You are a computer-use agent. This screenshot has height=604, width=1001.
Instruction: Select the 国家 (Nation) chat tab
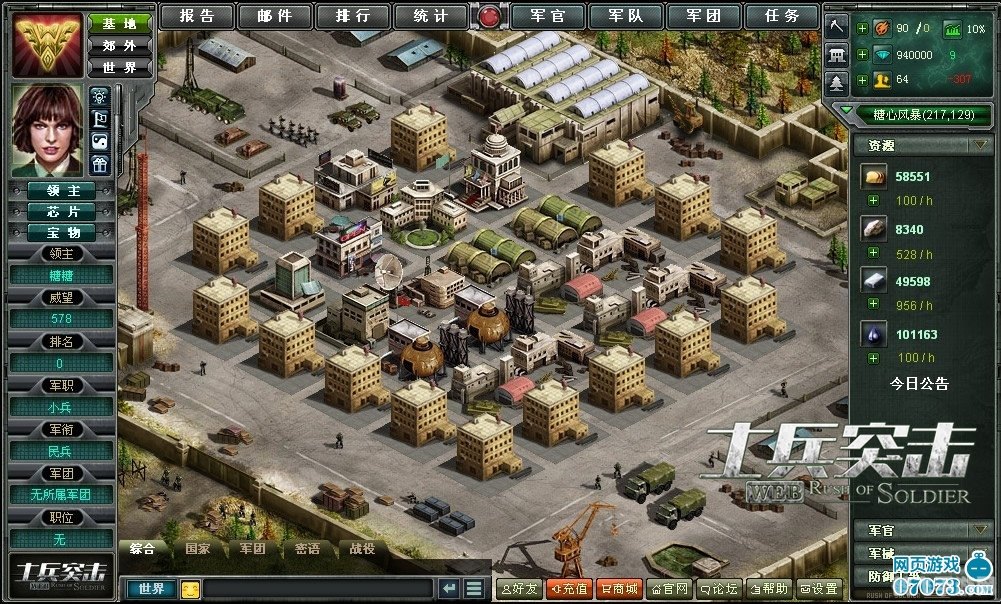[x=197, y=549]
